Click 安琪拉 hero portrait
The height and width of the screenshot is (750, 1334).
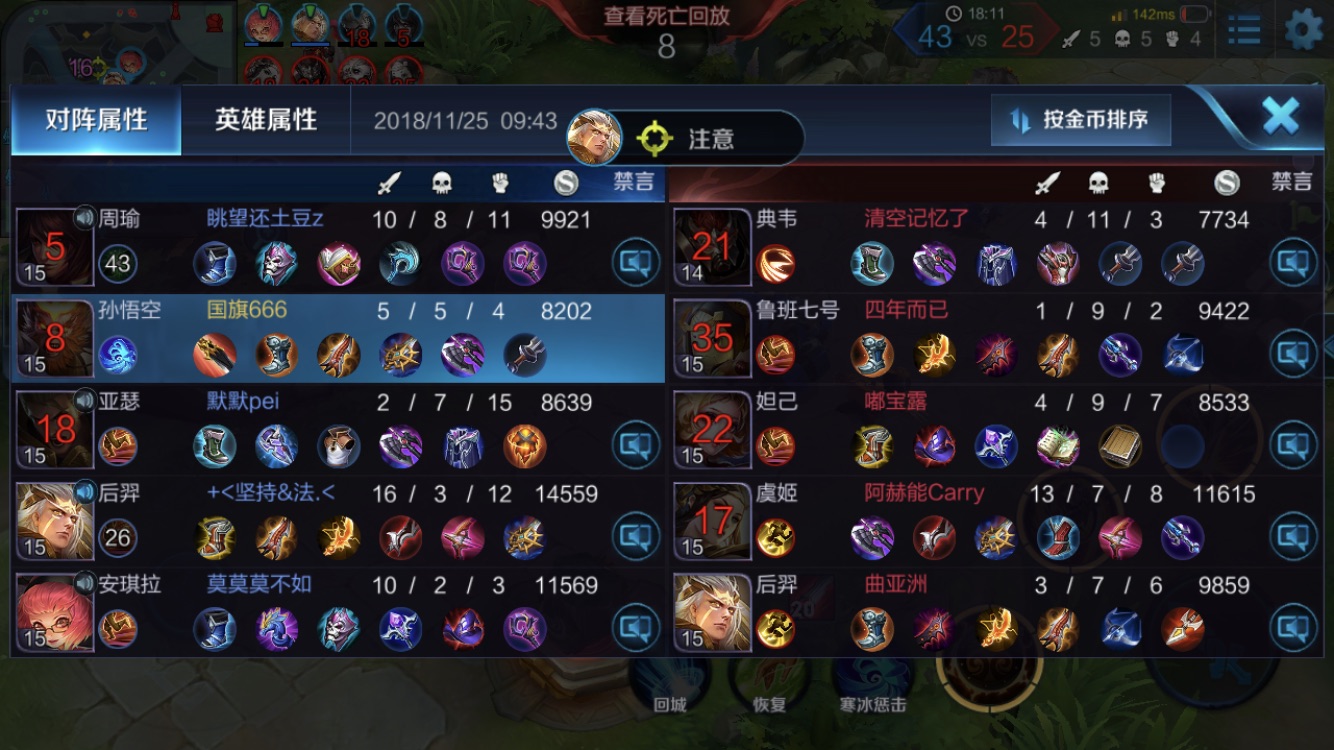point(55,612)
